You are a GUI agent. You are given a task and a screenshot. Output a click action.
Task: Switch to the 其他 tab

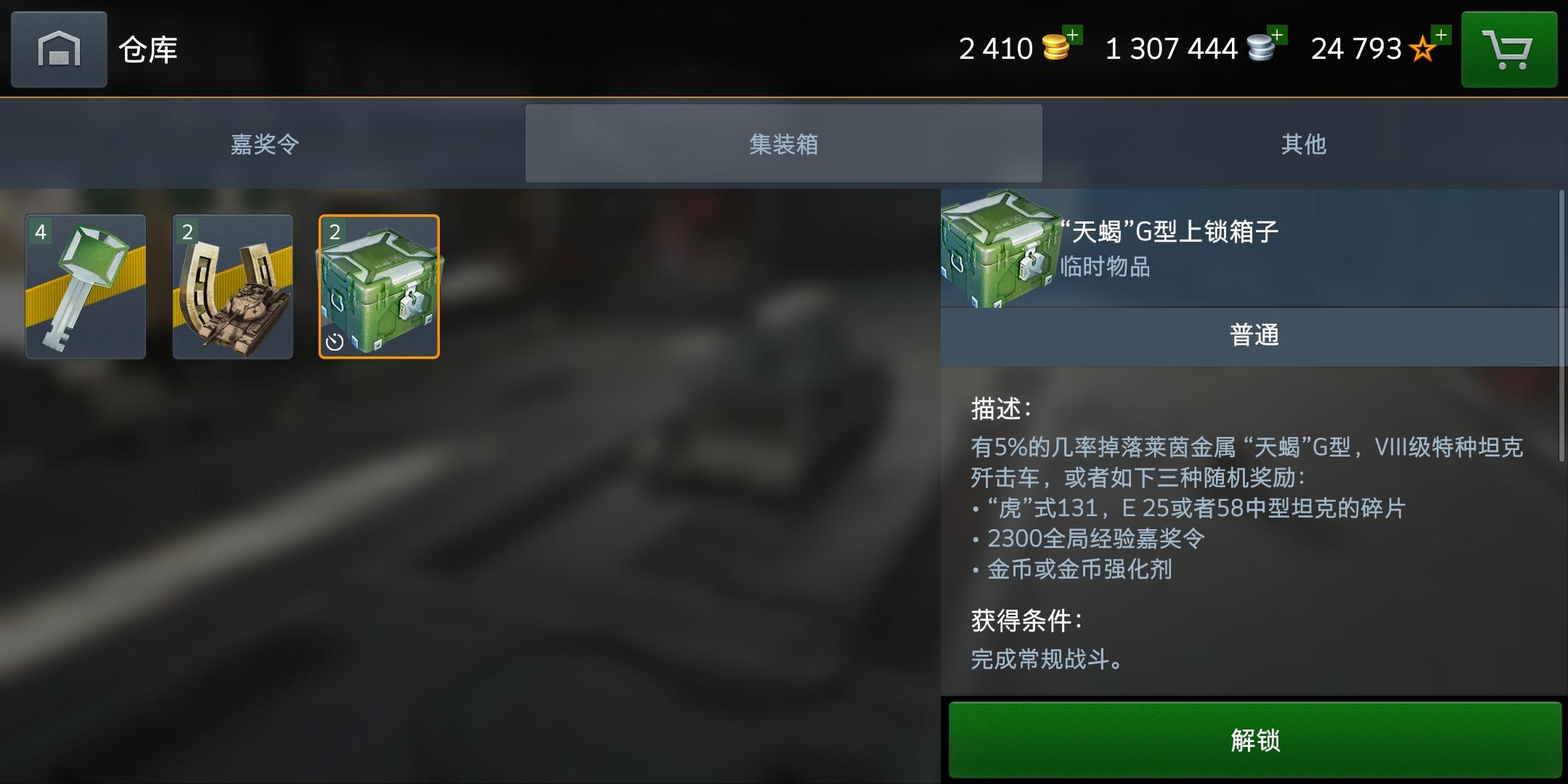tap(1304, 144)
